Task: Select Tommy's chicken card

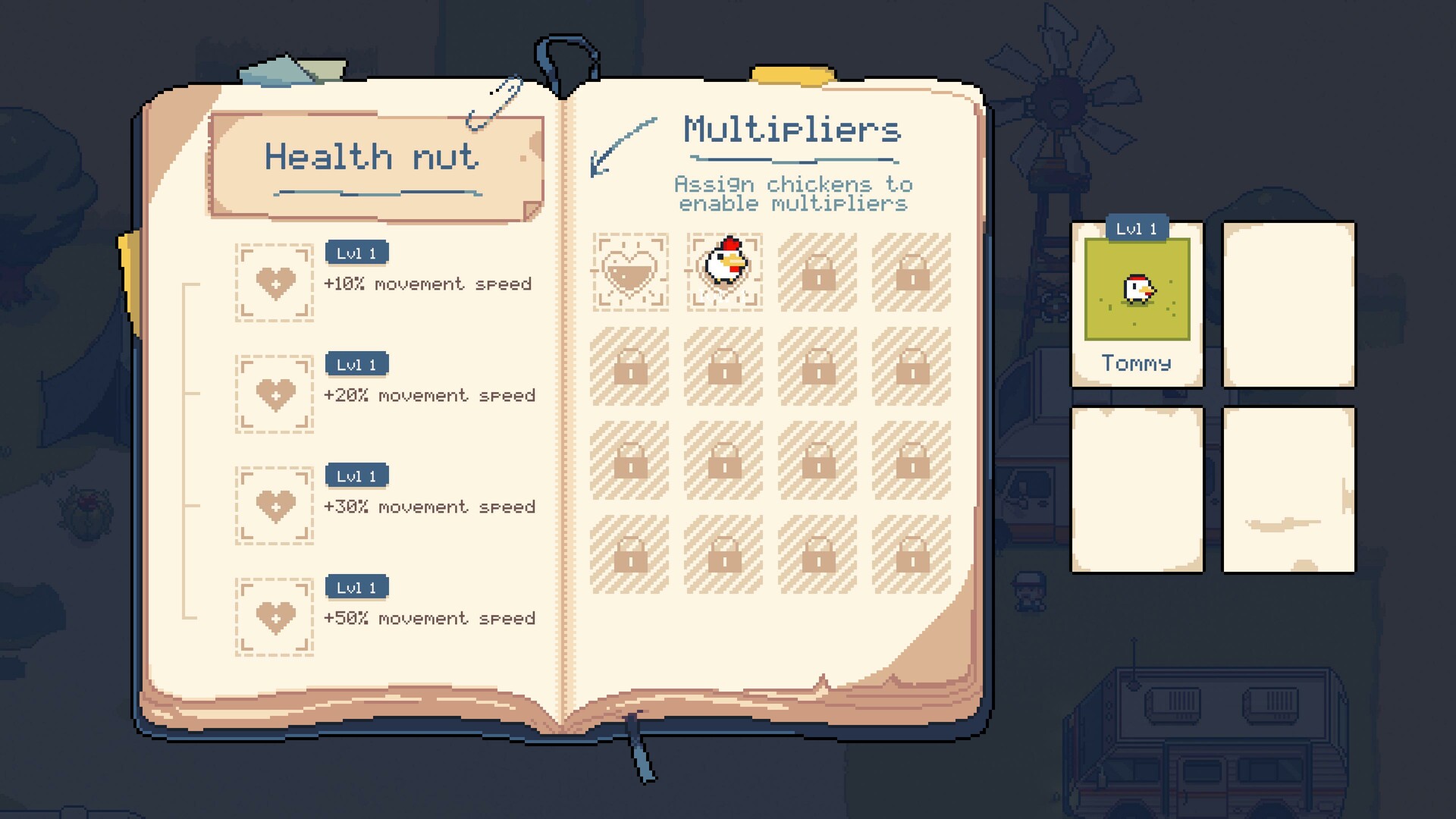Action: point(1136,303)
